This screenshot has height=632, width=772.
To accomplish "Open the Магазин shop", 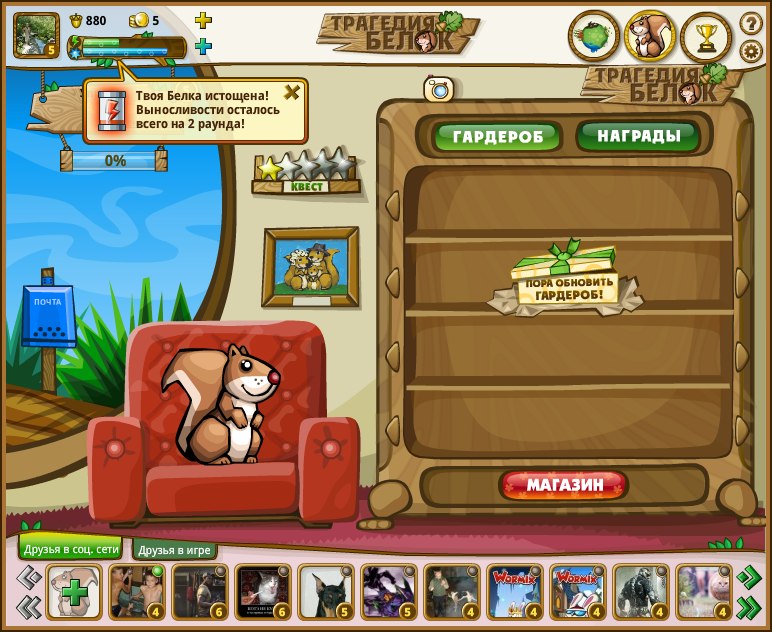I will [x=564, y=485].
